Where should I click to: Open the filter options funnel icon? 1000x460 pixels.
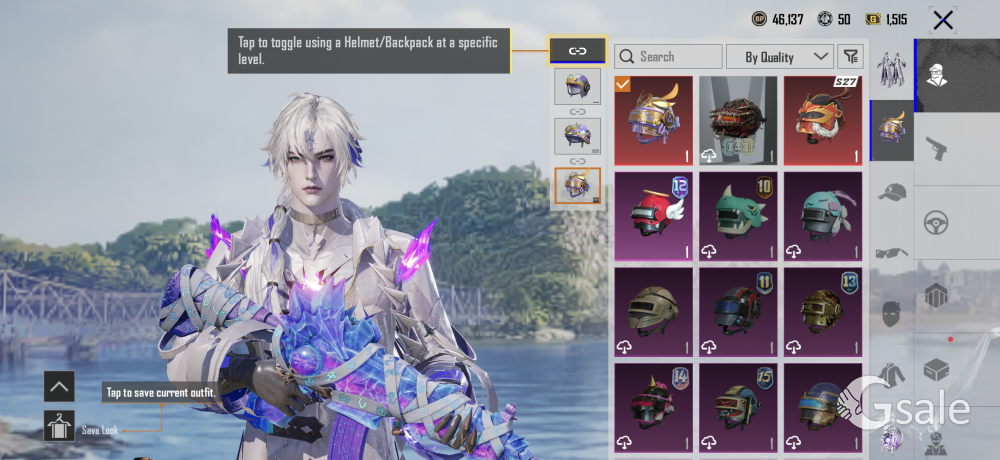coord(850,57)
